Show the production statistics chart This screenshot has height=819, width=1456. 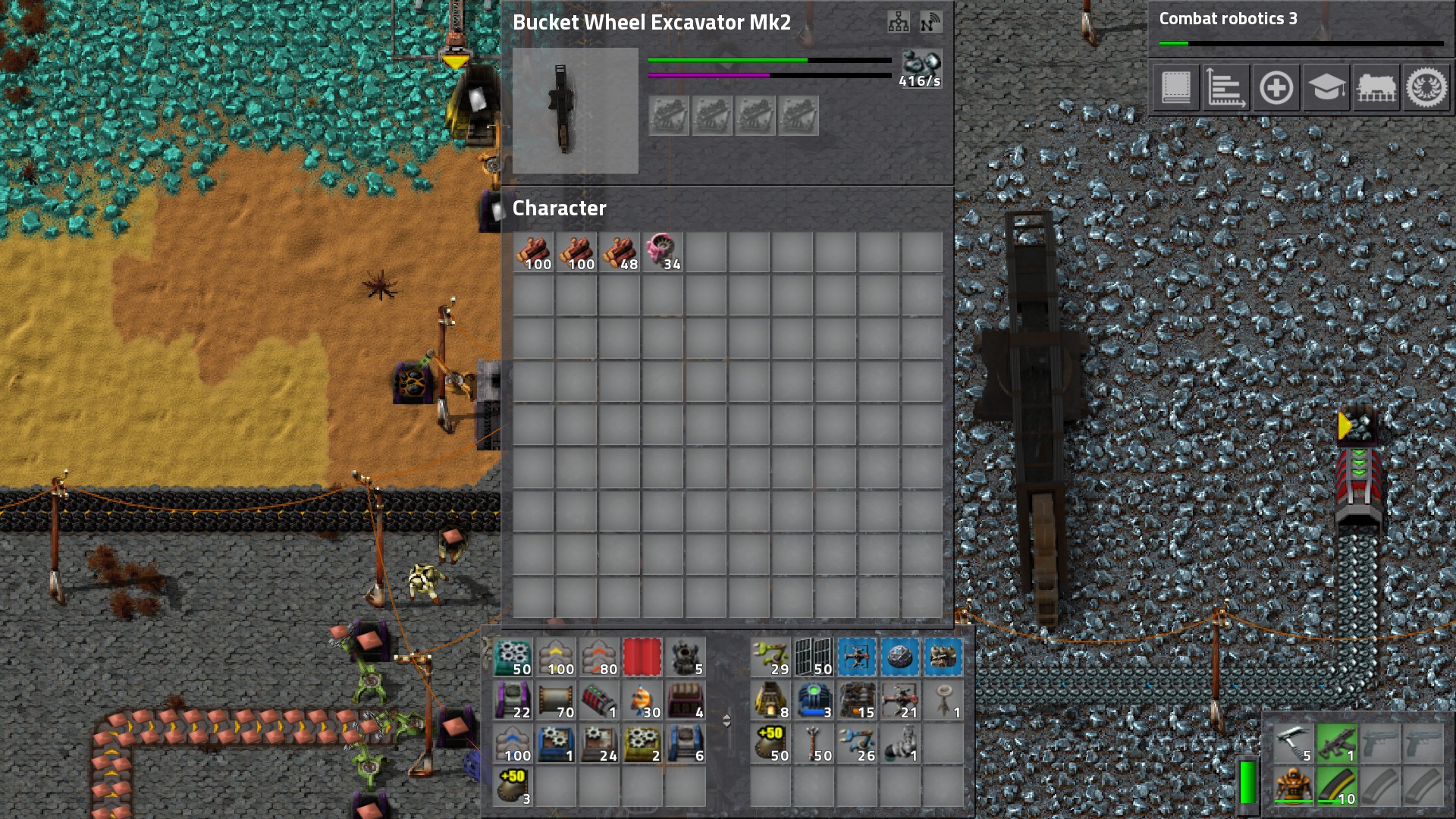click(x=1225, y=88)
